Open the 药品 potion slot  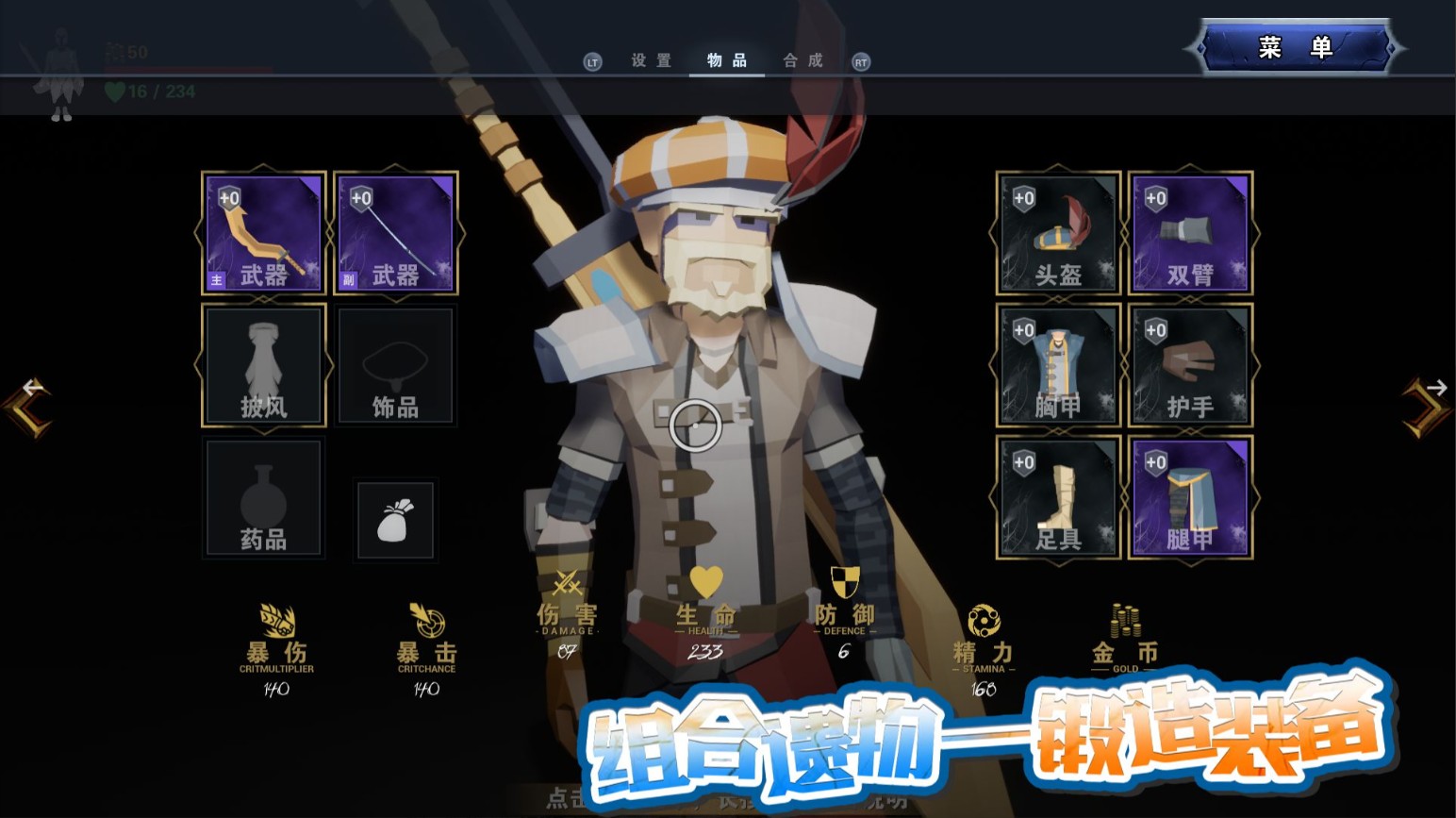pyautogui.click(x=263, y=497)
